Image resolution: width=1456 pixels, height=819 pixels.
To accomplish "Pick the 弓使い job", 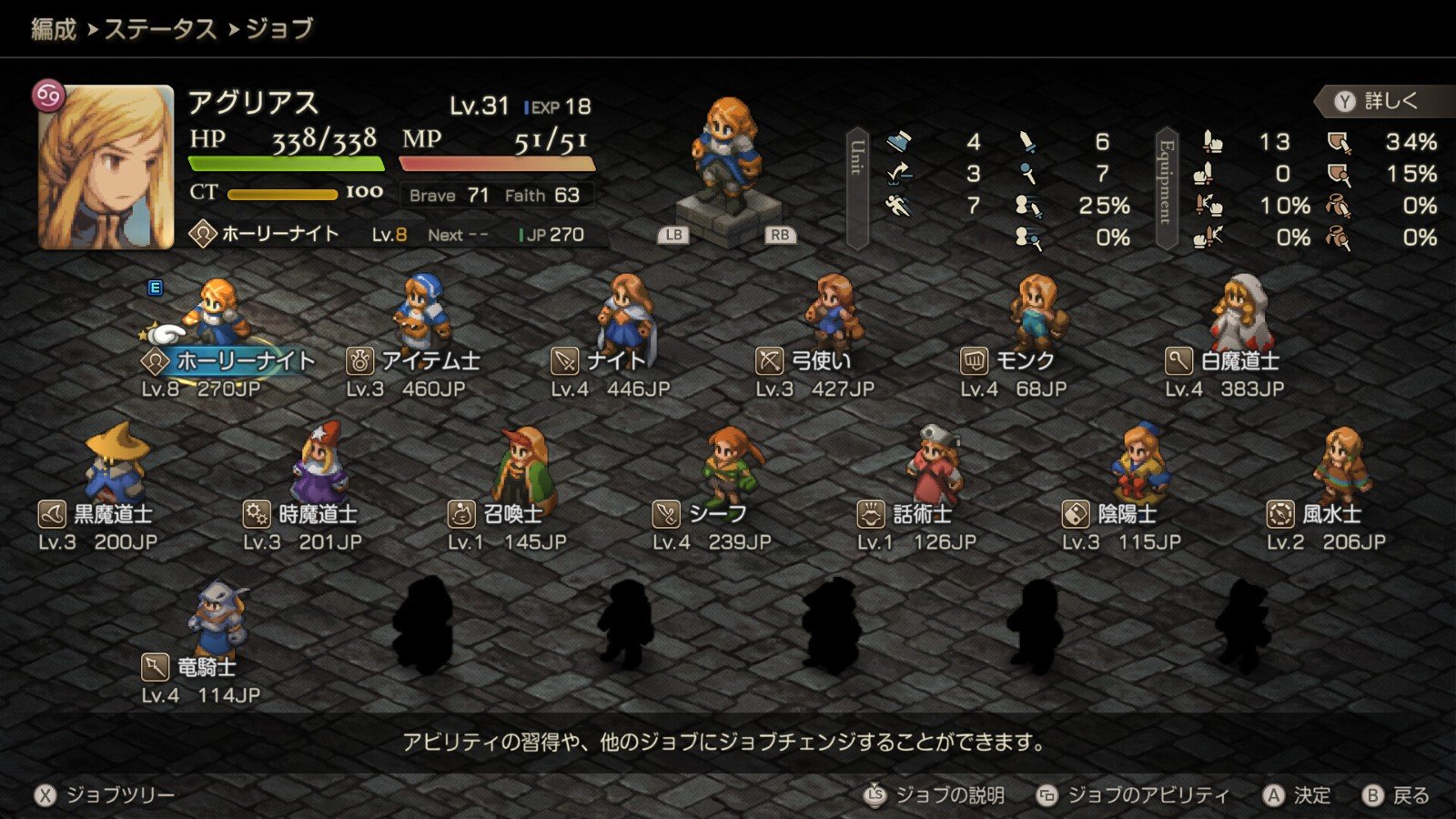I will (x=805, y=360).
